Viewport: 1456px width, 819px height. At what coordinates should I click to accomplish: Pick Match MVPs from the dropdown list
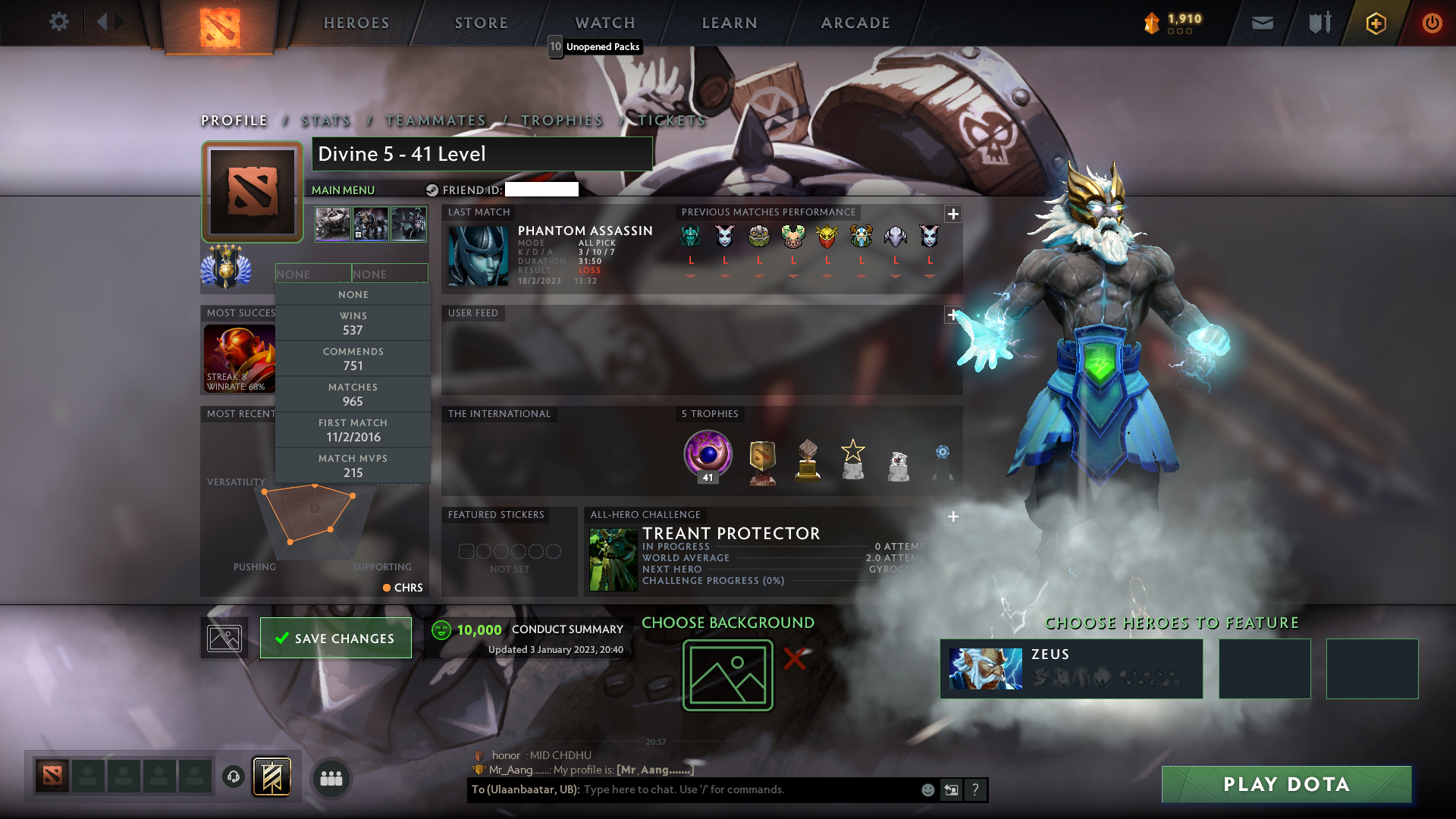tap(353, 466)
